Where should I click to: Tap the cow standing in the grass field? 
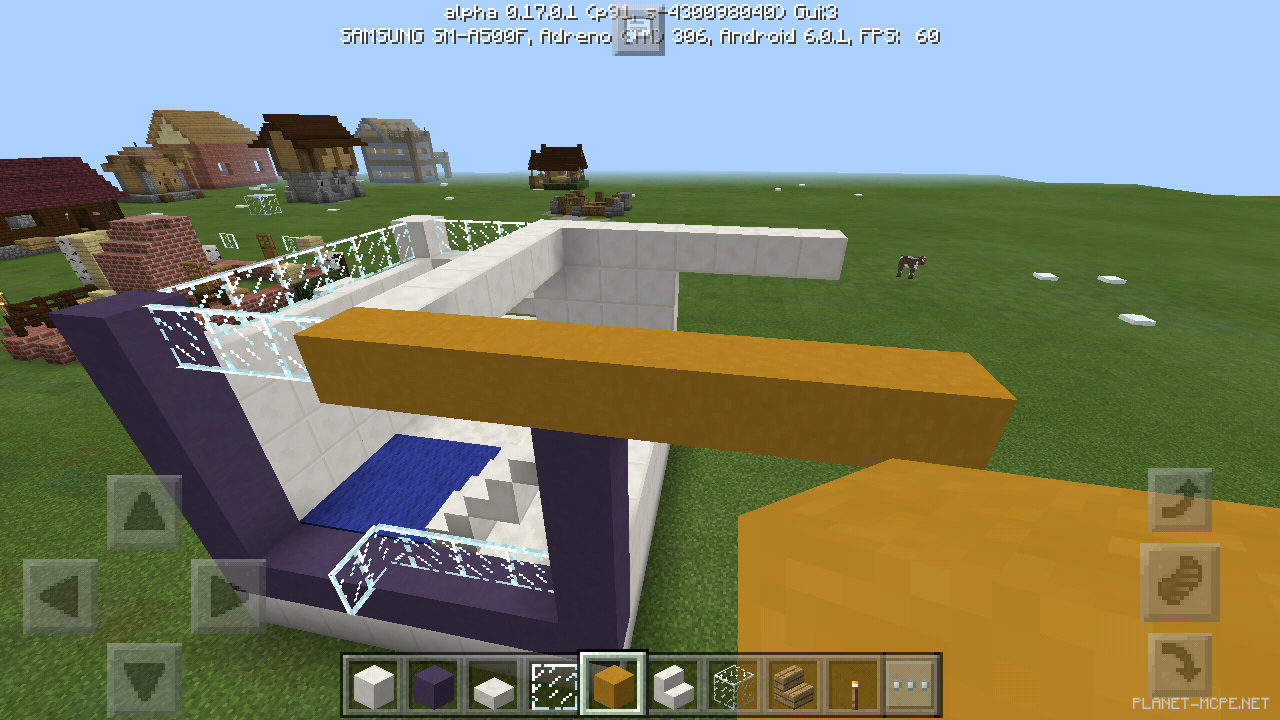910,265
